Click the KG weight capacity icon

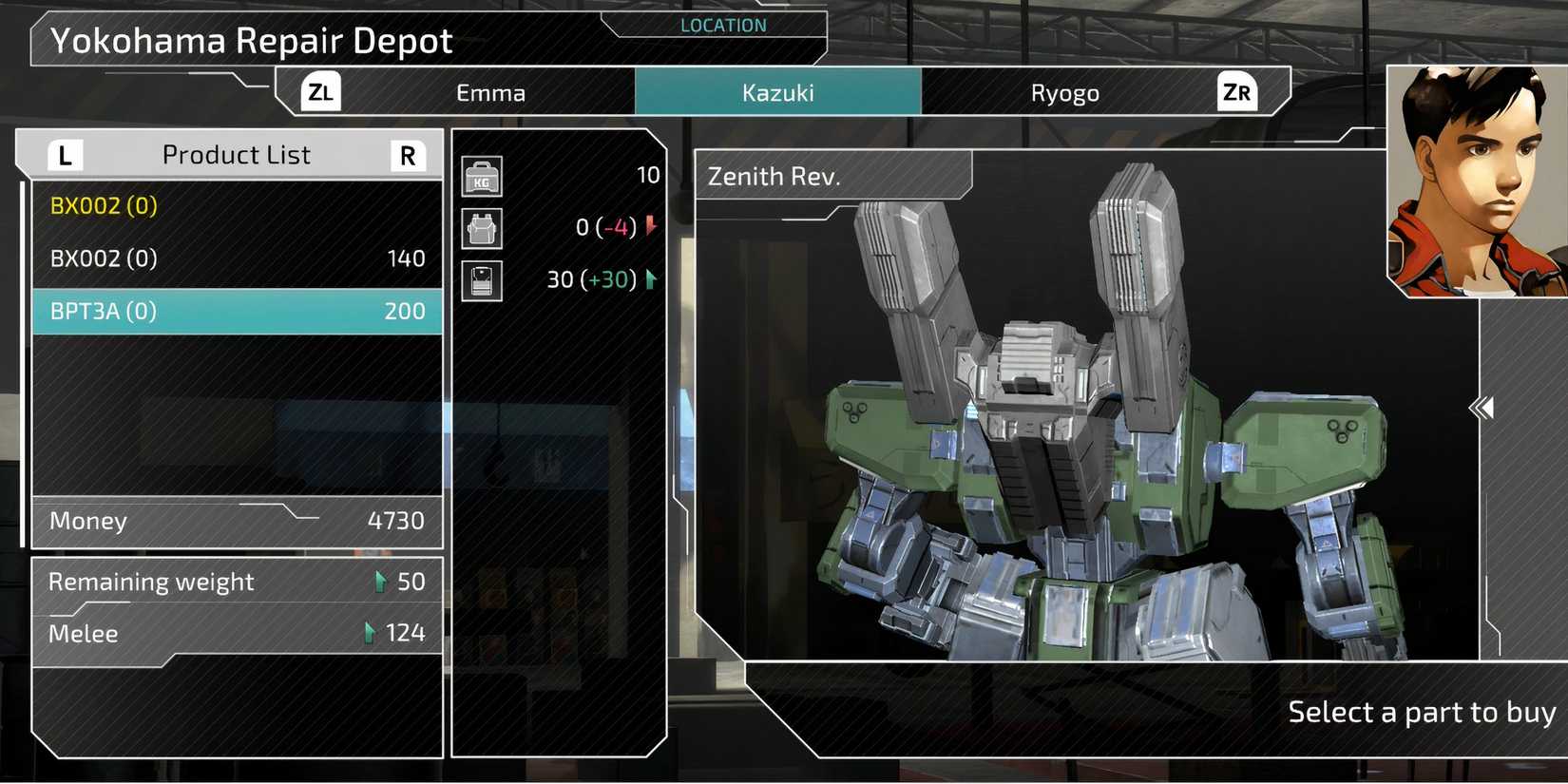482,176
